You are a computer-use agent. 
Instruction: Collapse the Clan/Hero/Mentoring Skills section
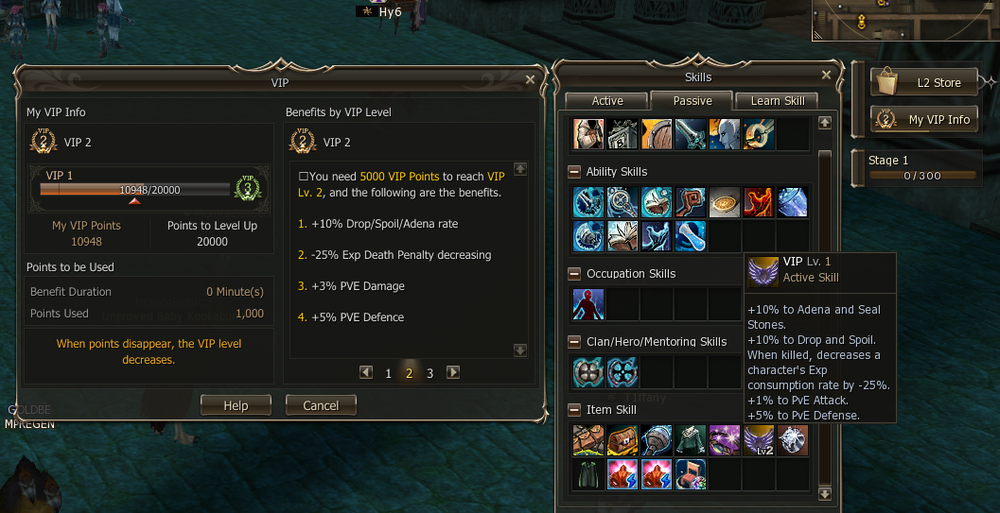click(574, 342)
